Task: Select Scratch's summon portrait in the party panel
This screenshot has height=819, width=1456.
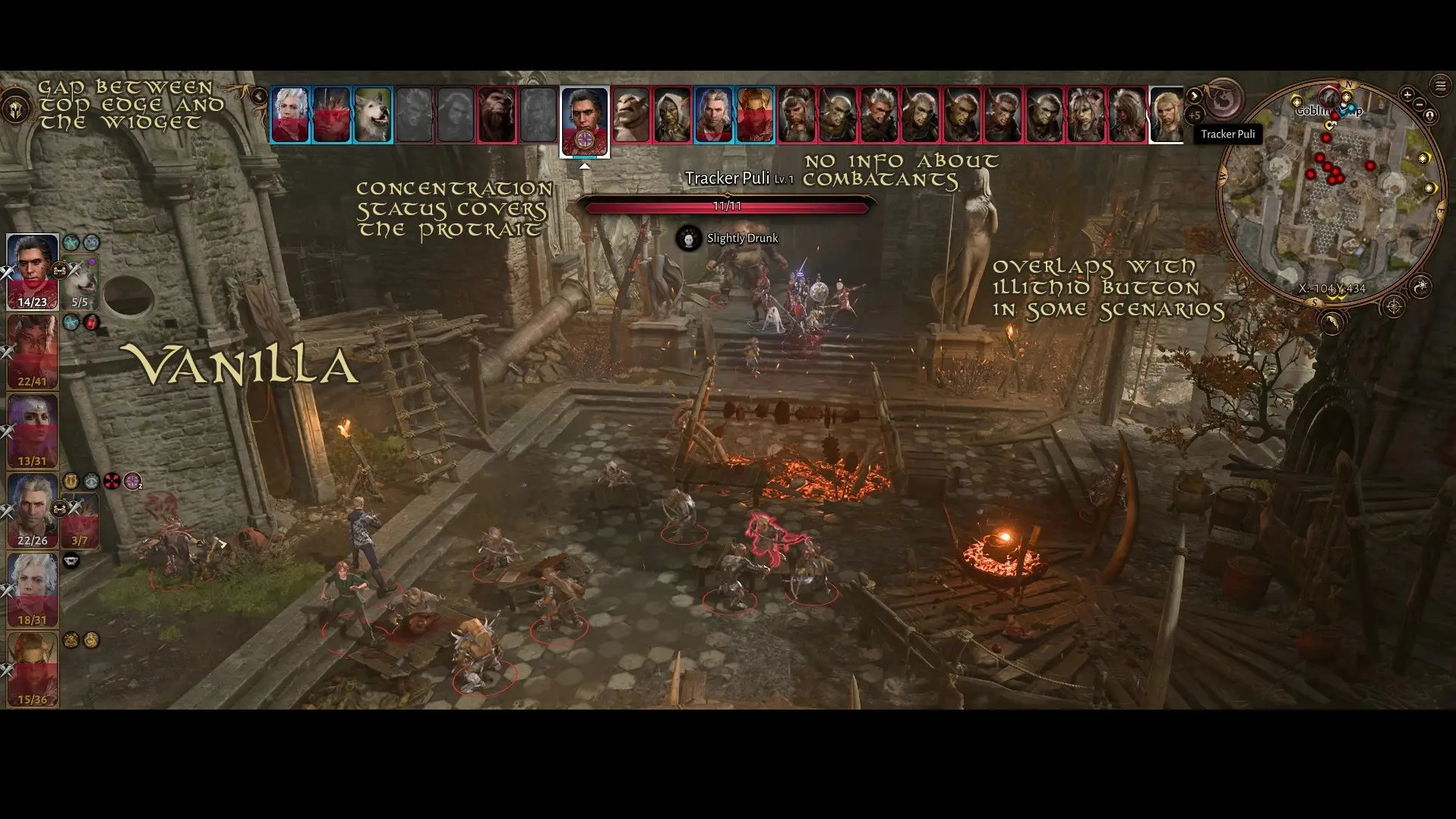Action: (x=80, y=281)
